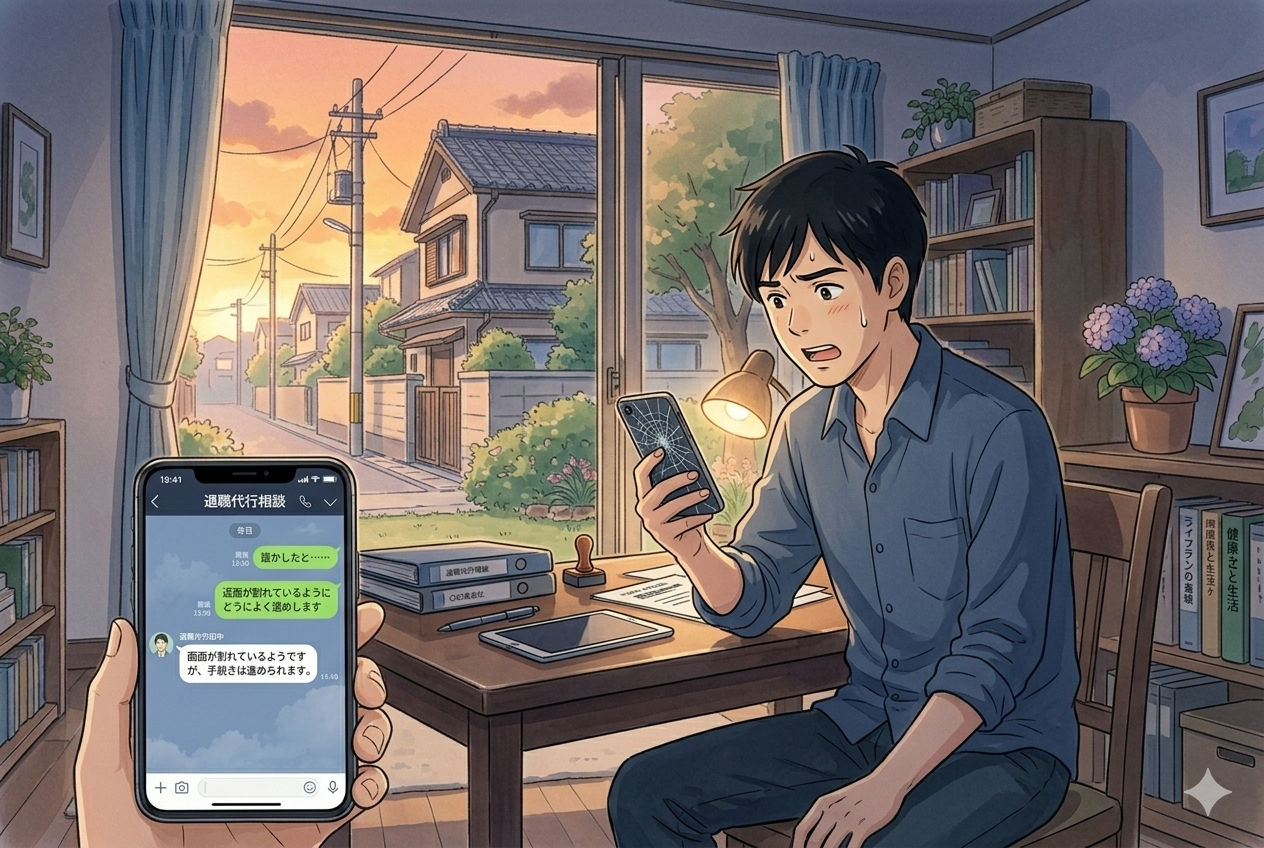This screenshot has width=1264, height=848.
Task: Activate the microphone voice input
Action: click(x=332, y=788)
